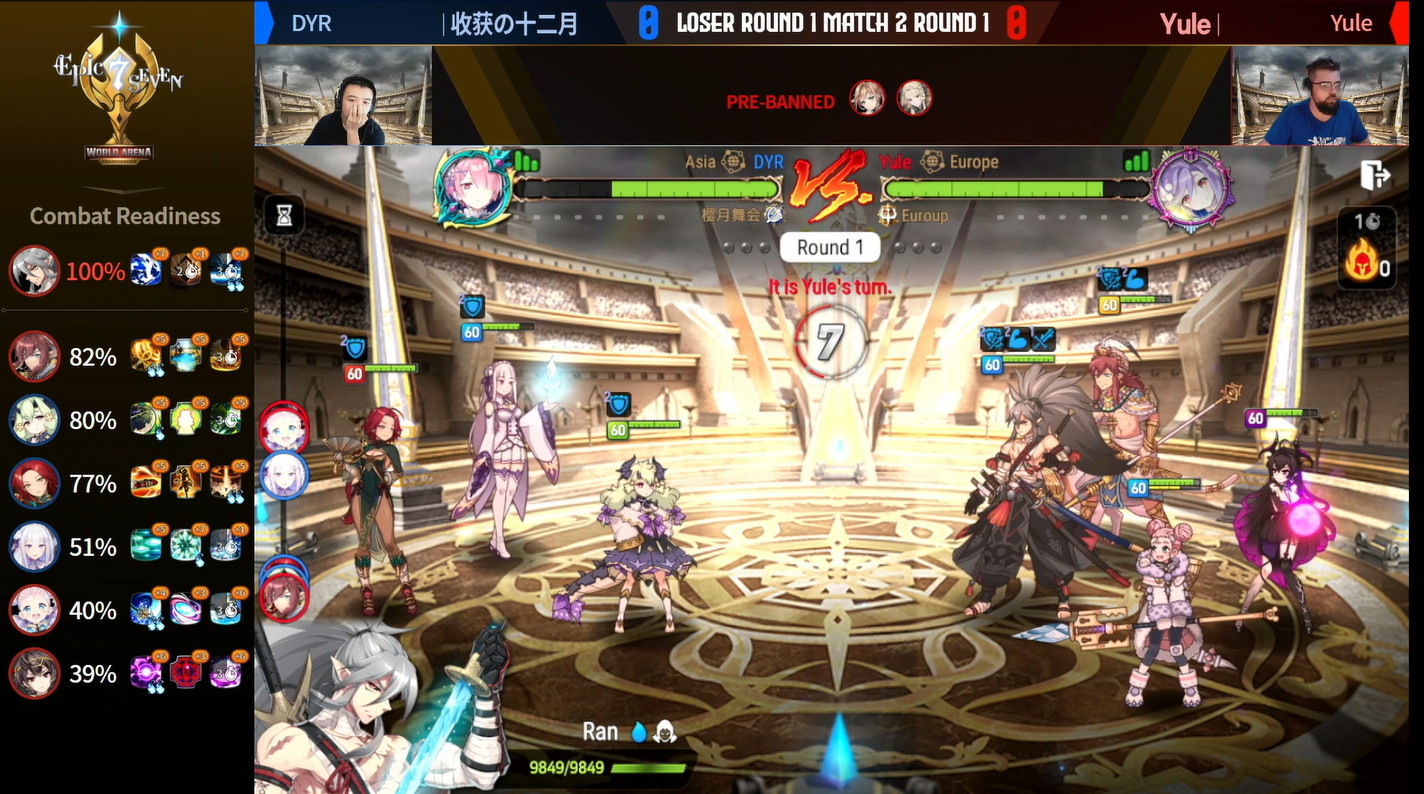Click the left streamer webcam thumbnail
Screen dimensions: 1424x794
pyautogui.click(x=343, y=96)
